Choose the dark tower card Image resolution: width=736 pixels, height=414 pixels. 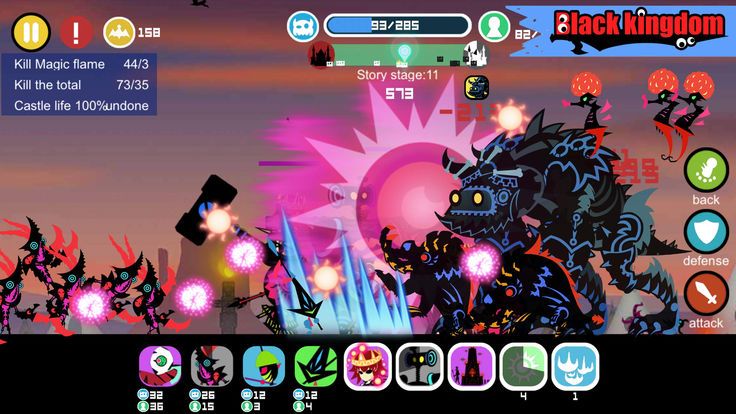click(x=472, y=366)
